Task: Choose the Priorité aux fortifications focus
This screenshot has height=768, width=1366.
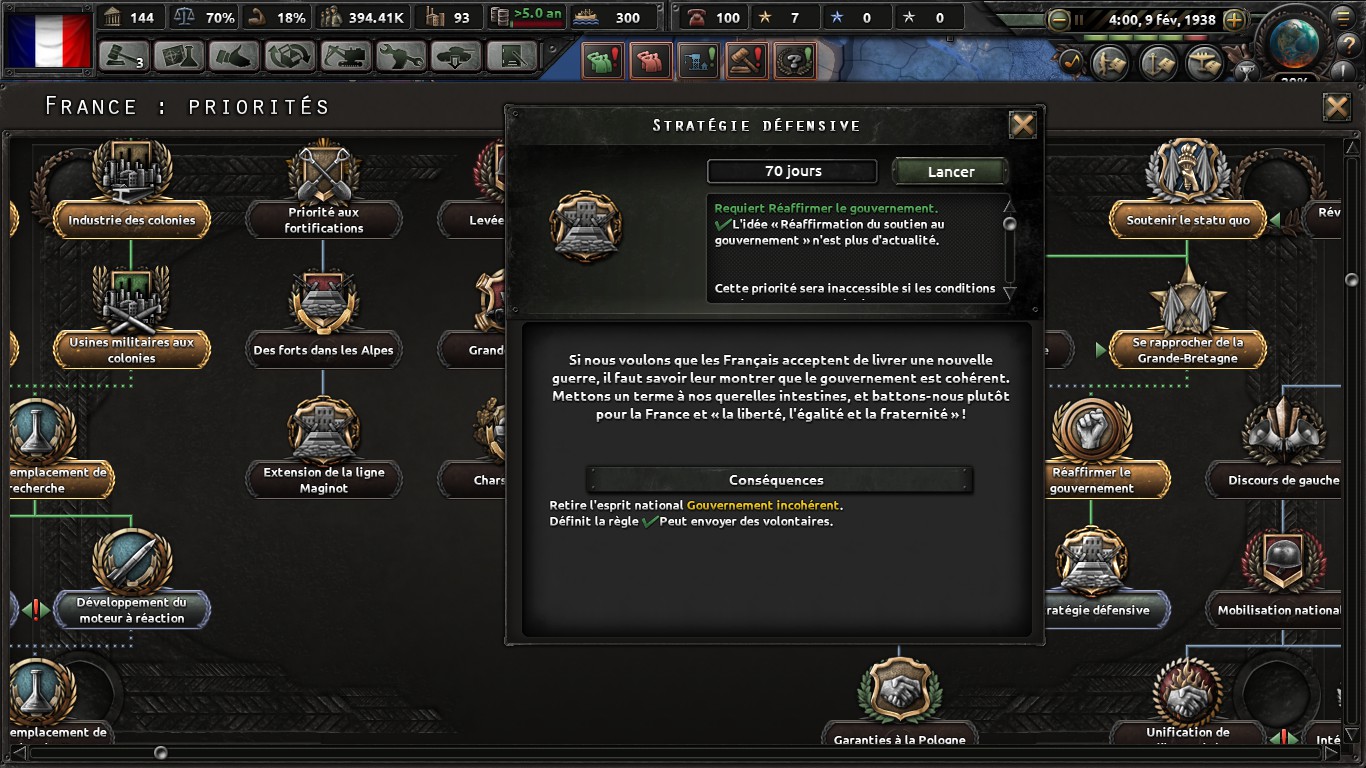Action: coord(323,219)
